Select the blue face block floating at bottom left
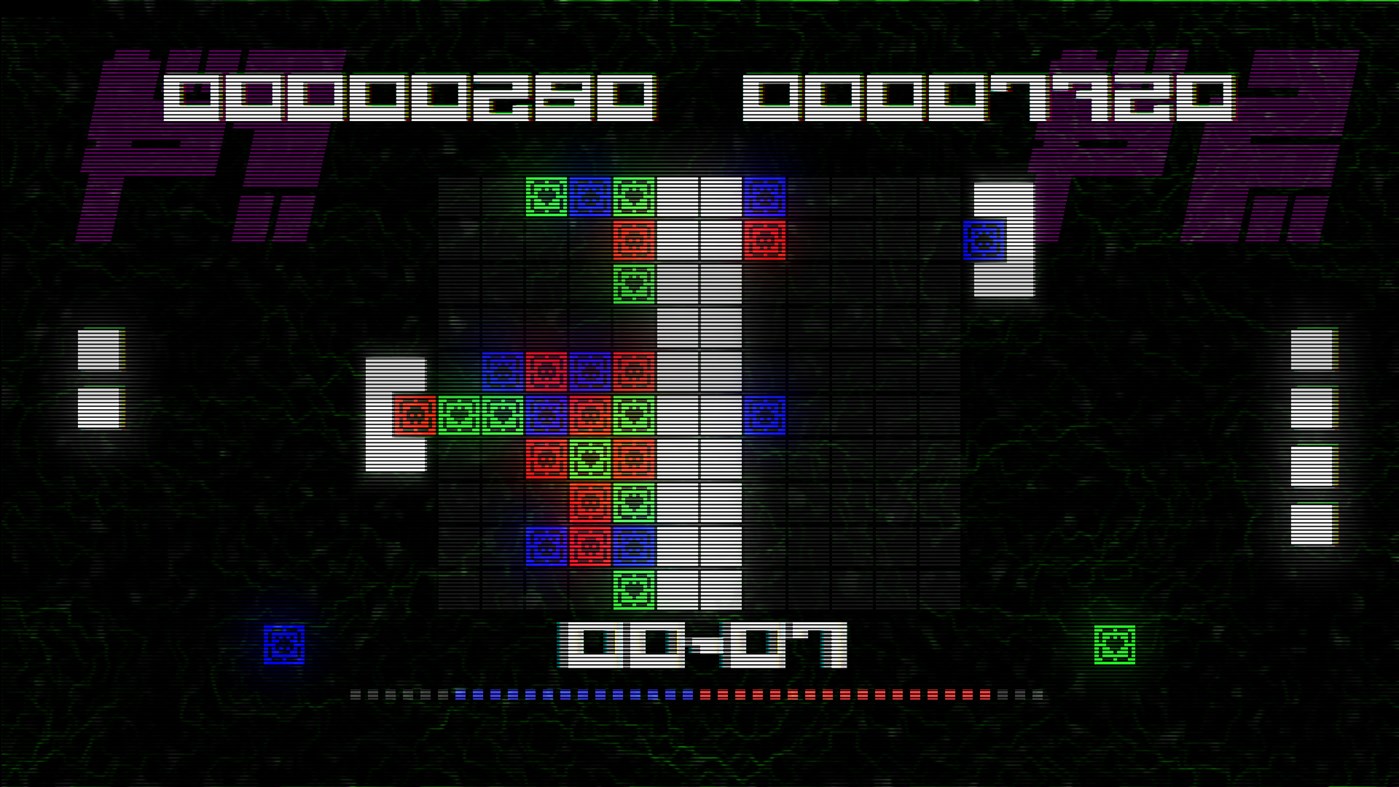 point(286,645)
